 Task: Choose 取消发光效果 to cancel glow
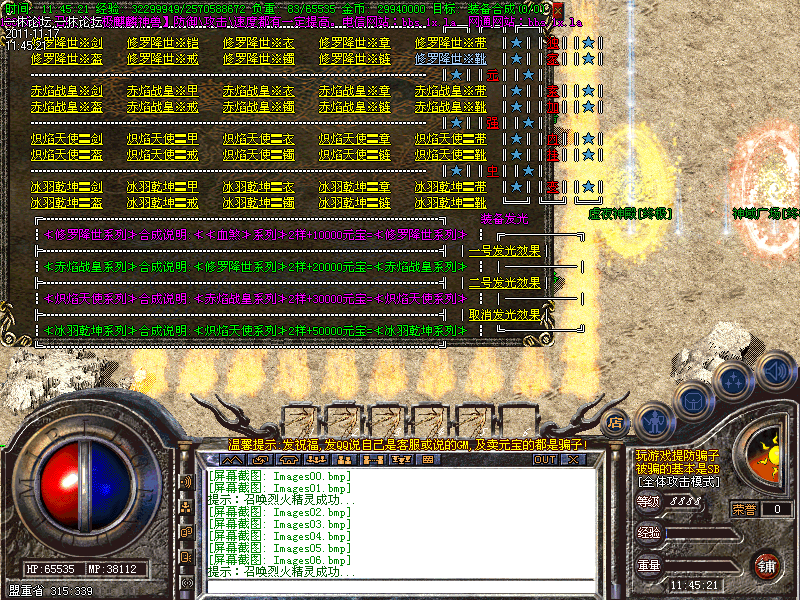(505, 314)
